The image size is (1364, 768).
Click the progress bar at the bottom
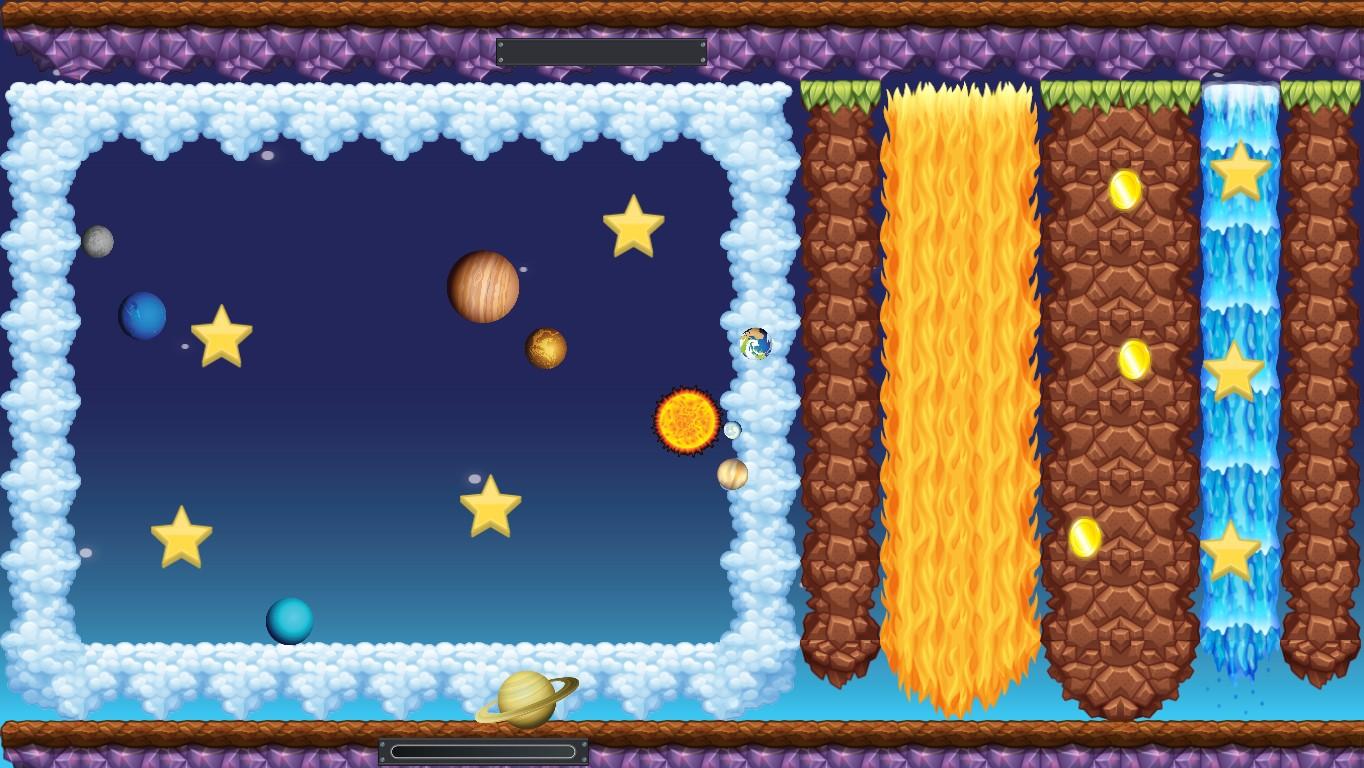(484, 749)
